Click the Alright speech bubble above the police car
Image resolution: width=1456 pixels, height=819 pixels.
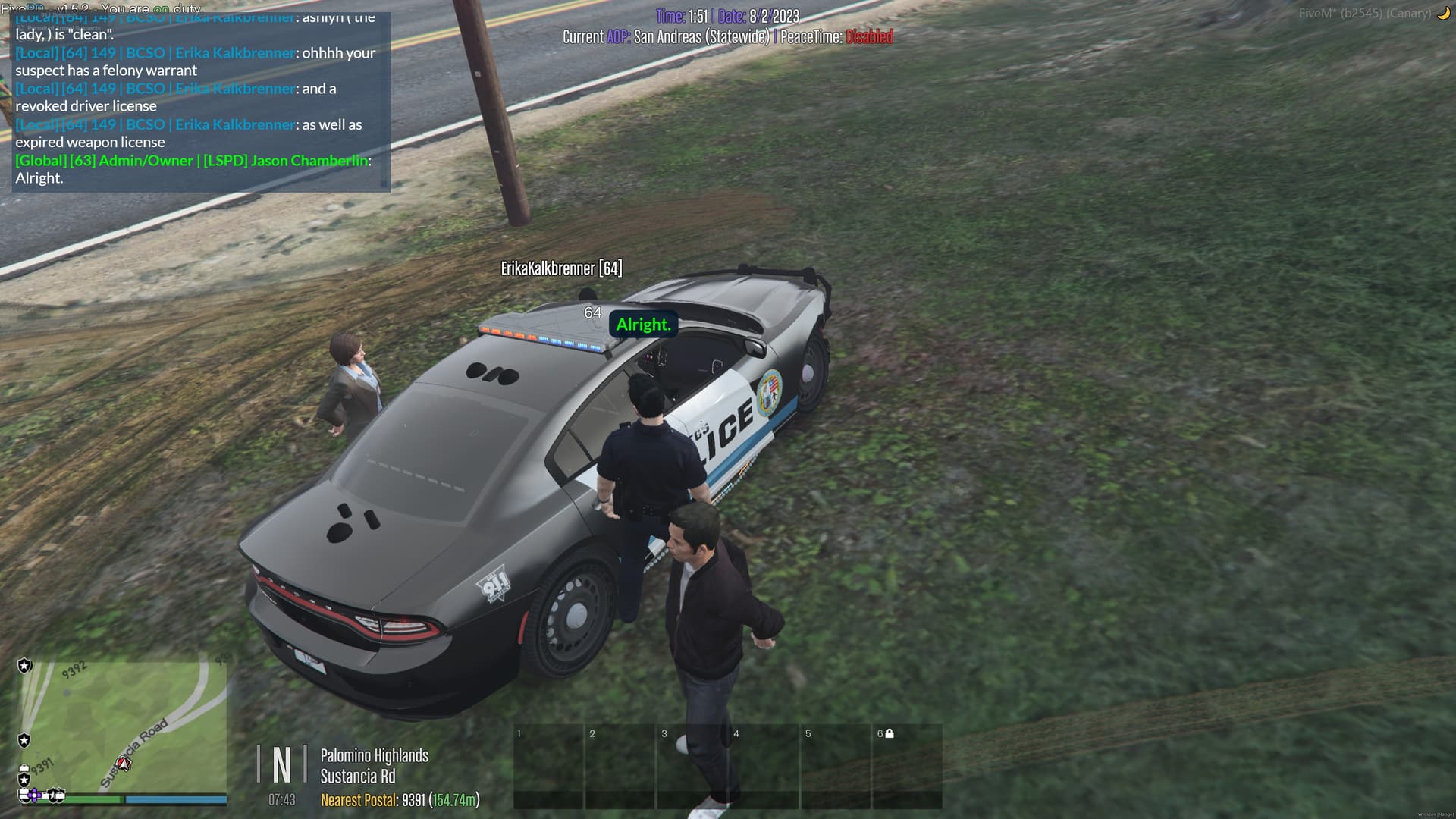(x=642, y=325)
